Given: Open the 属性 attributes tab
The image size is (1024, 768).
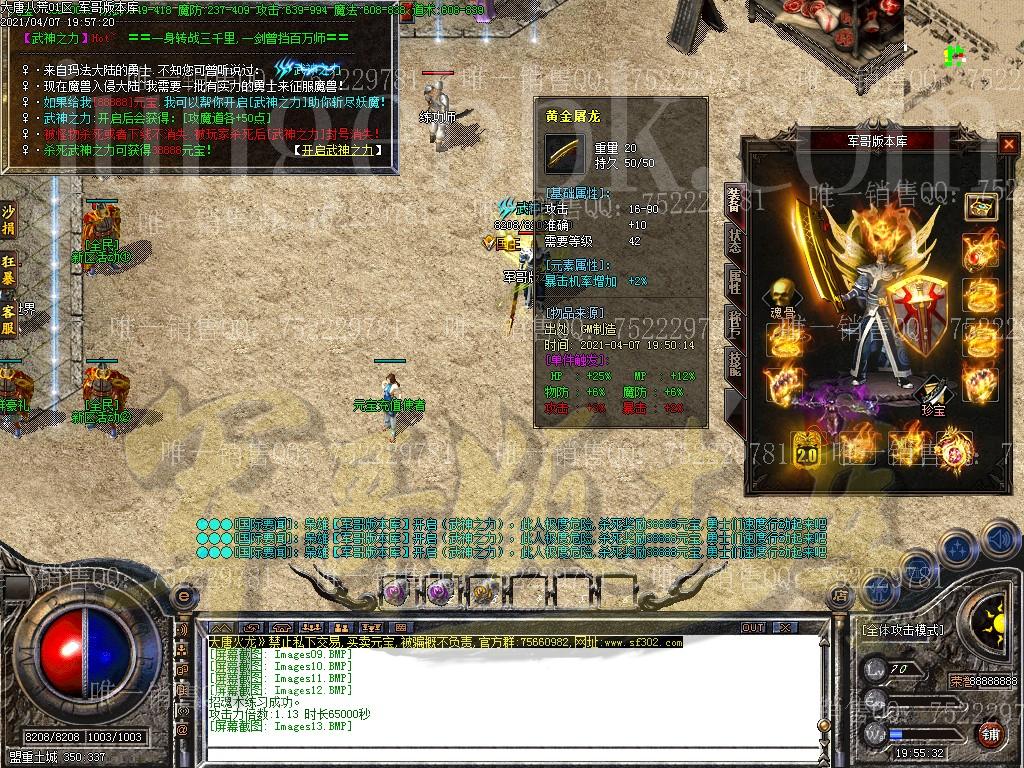Looking at the screenshot, I should tap(735, 282).
